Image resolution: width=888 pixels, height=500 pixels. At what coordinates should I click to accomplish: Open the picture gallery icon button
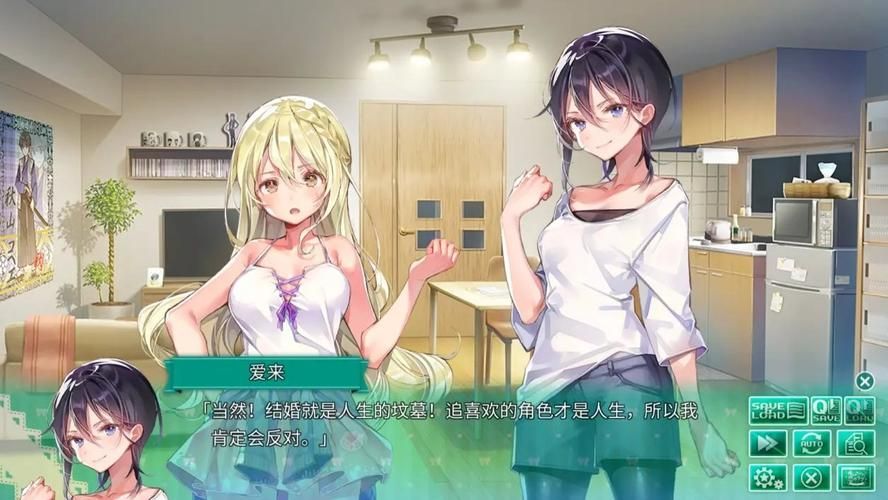point(857,477)
